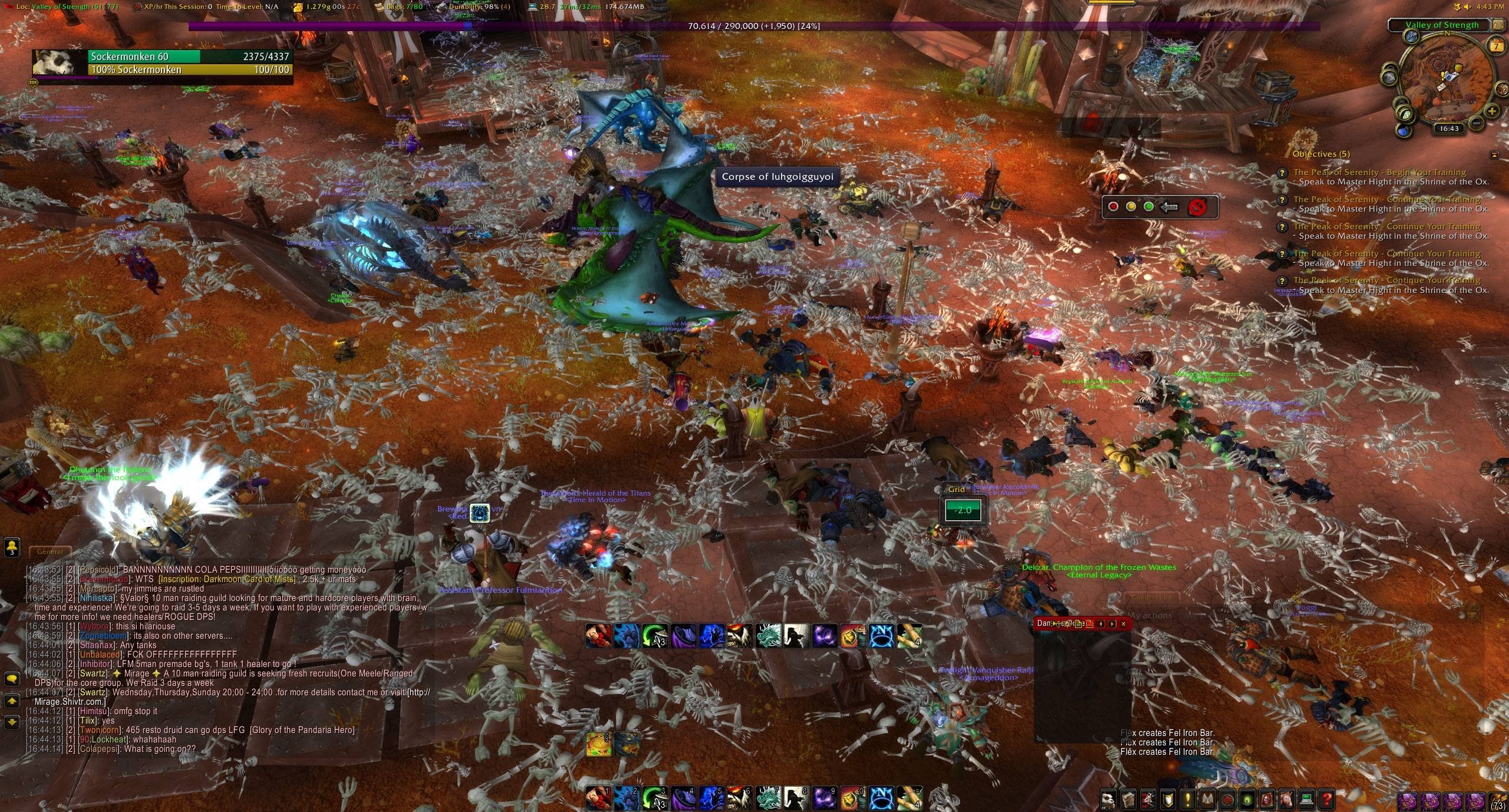This screenshot has height=812, width=1509.
Task: Open the spellbook from the micro menu
Action: (x=1128, y=800)
